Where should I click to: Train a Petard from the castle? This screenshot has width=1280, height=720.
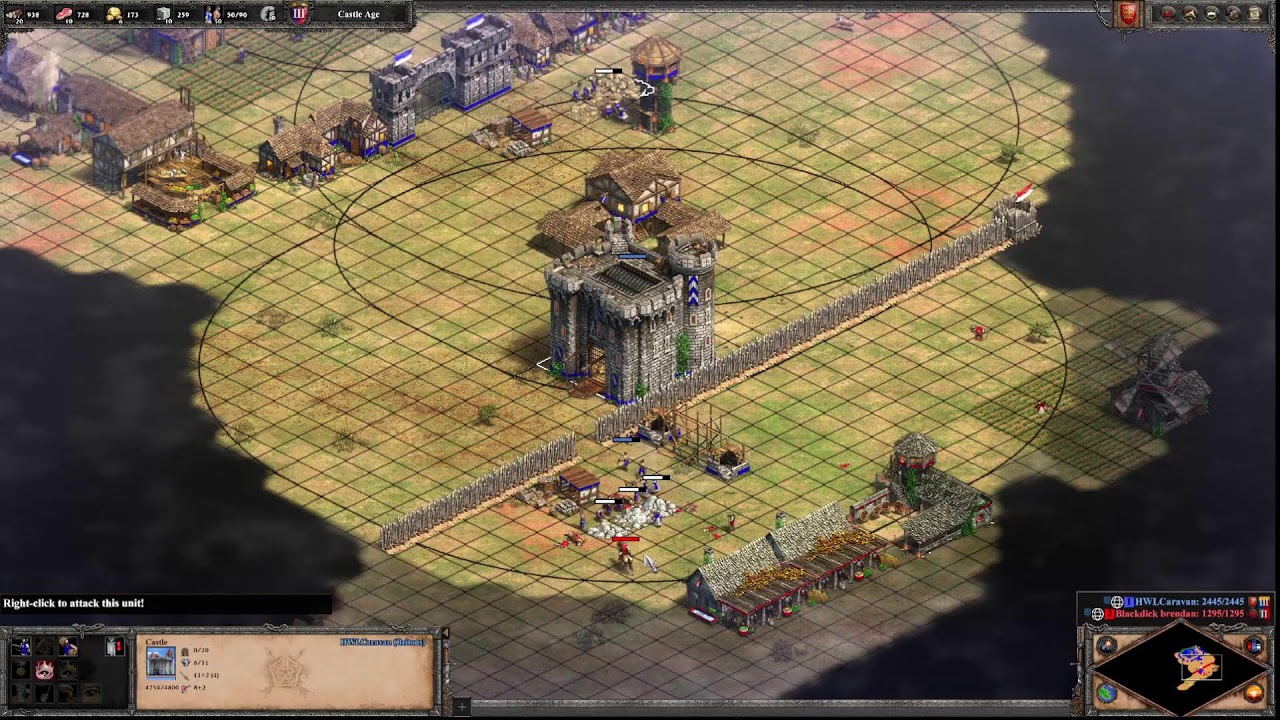(67, 647)
